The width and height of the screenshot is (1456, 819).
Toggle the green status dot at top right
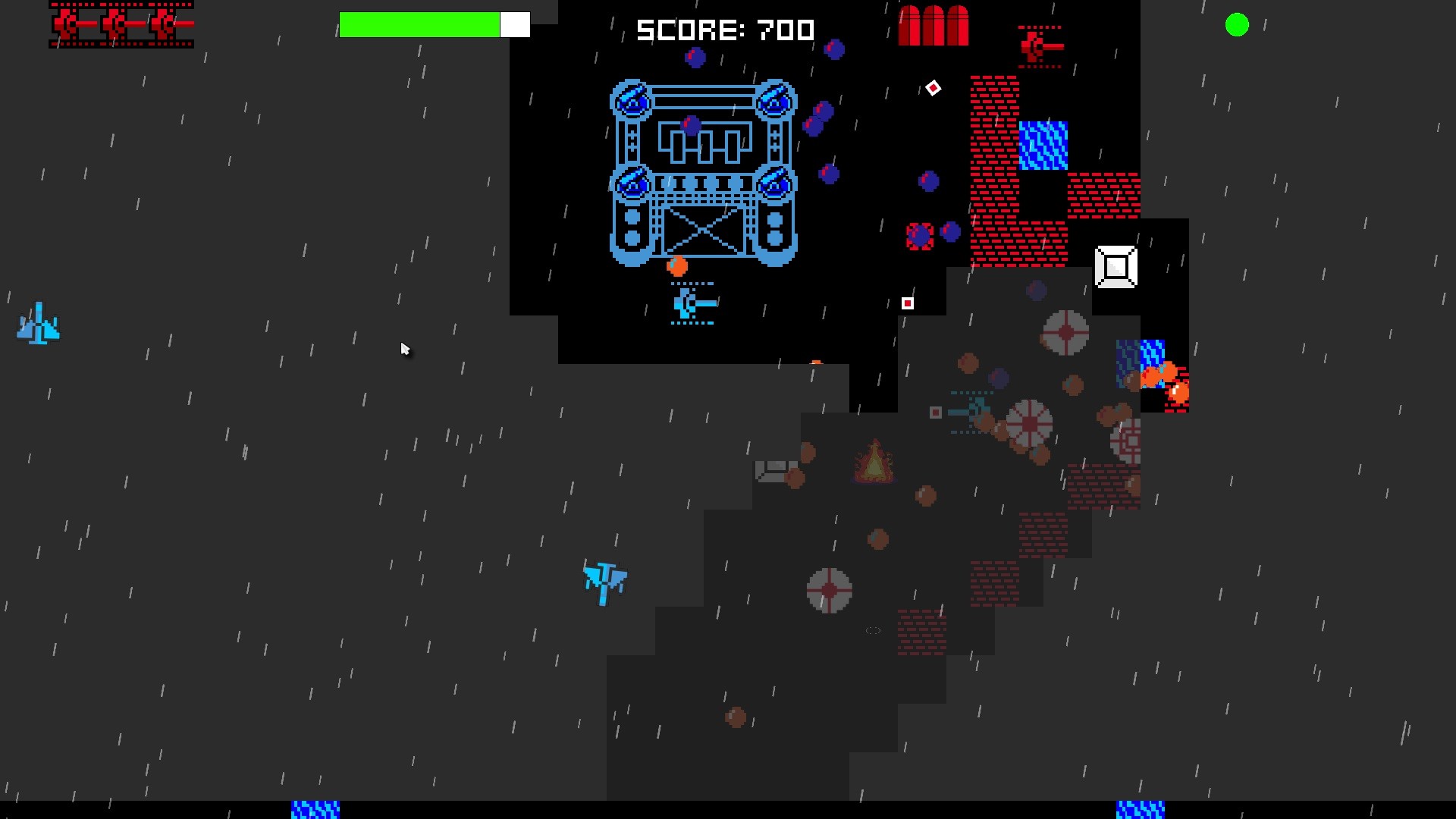pos(1238,25)
